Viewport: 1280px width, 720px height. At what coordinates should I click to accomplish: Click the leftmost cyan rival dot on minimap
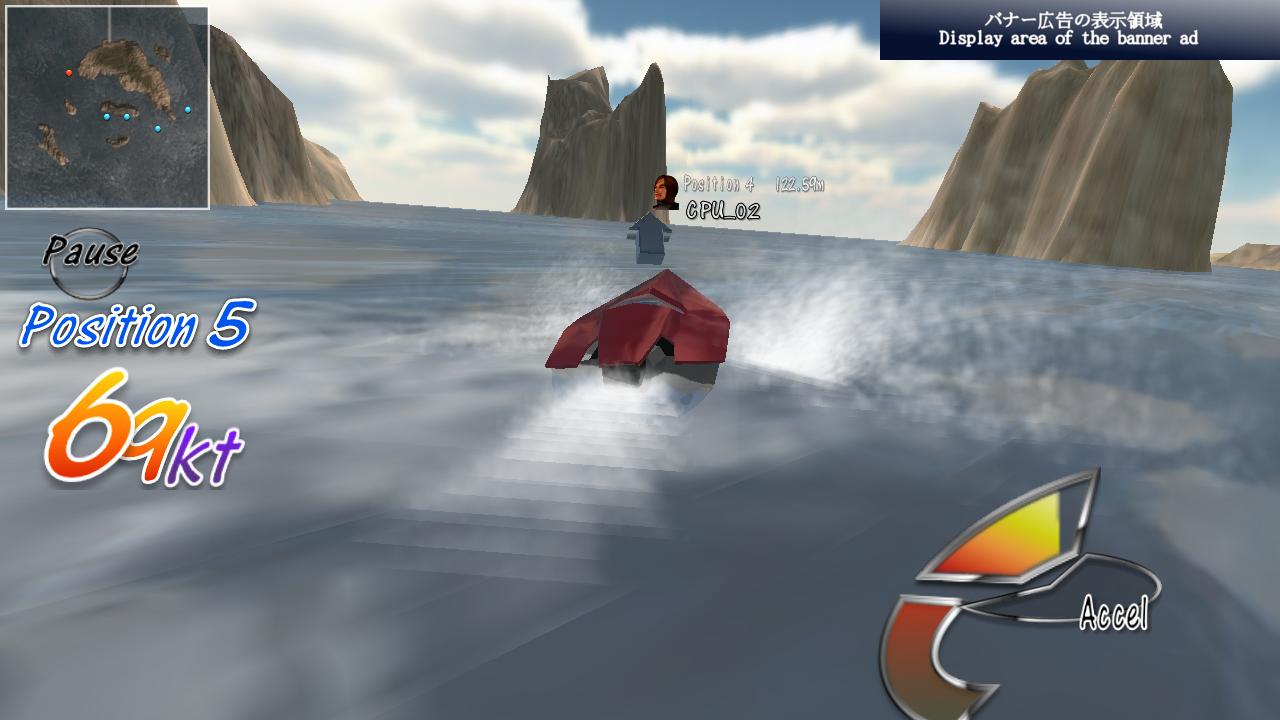point(106,116)
